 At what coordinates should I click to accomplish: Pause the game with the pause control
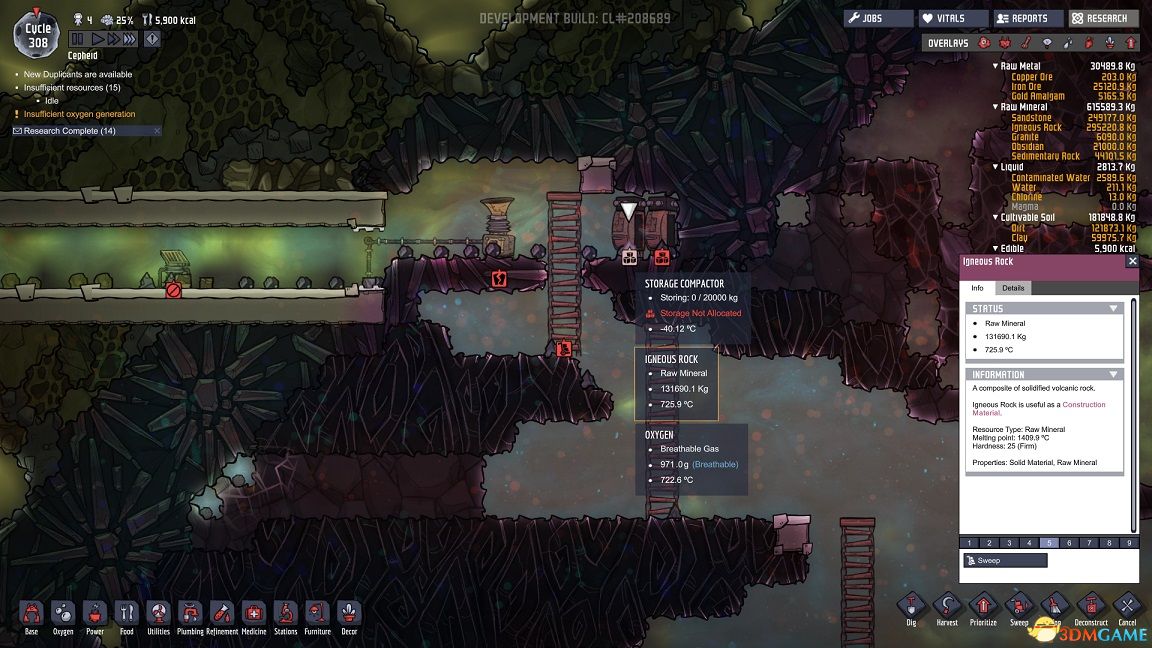pyautogui.click(x=78, y=39)
